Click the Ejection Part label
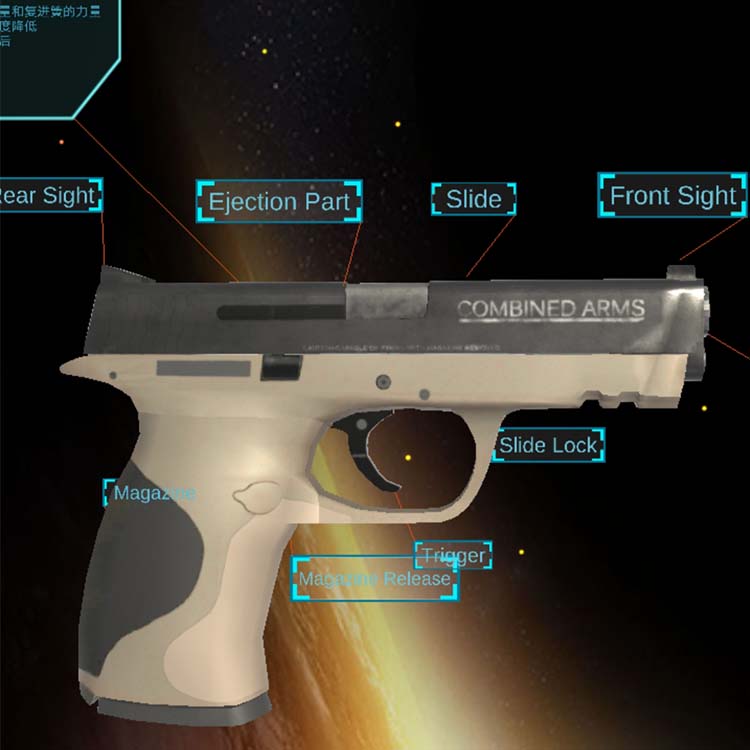 point(279,202)
